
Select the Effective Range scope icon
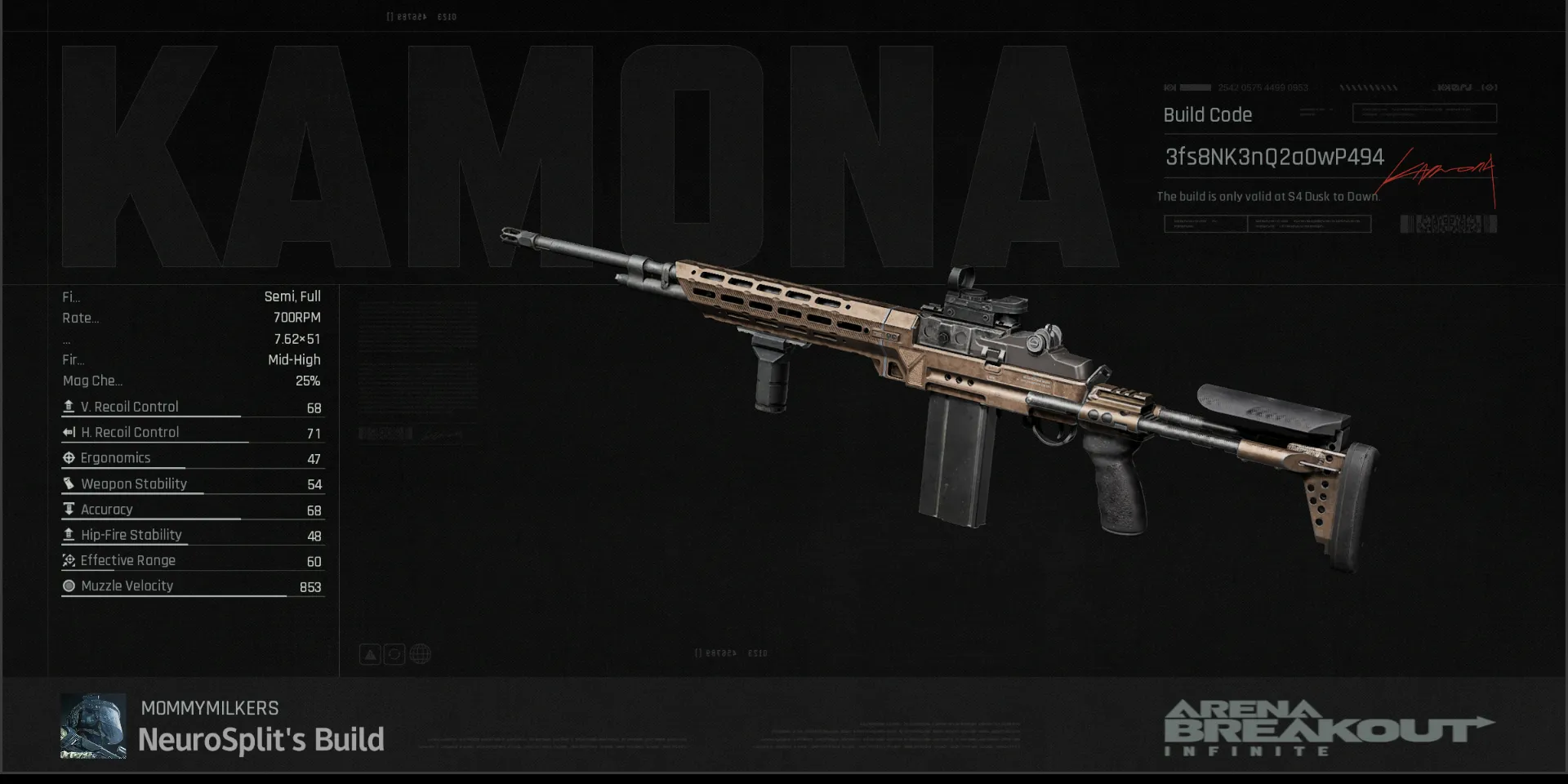tap(69, 560)
